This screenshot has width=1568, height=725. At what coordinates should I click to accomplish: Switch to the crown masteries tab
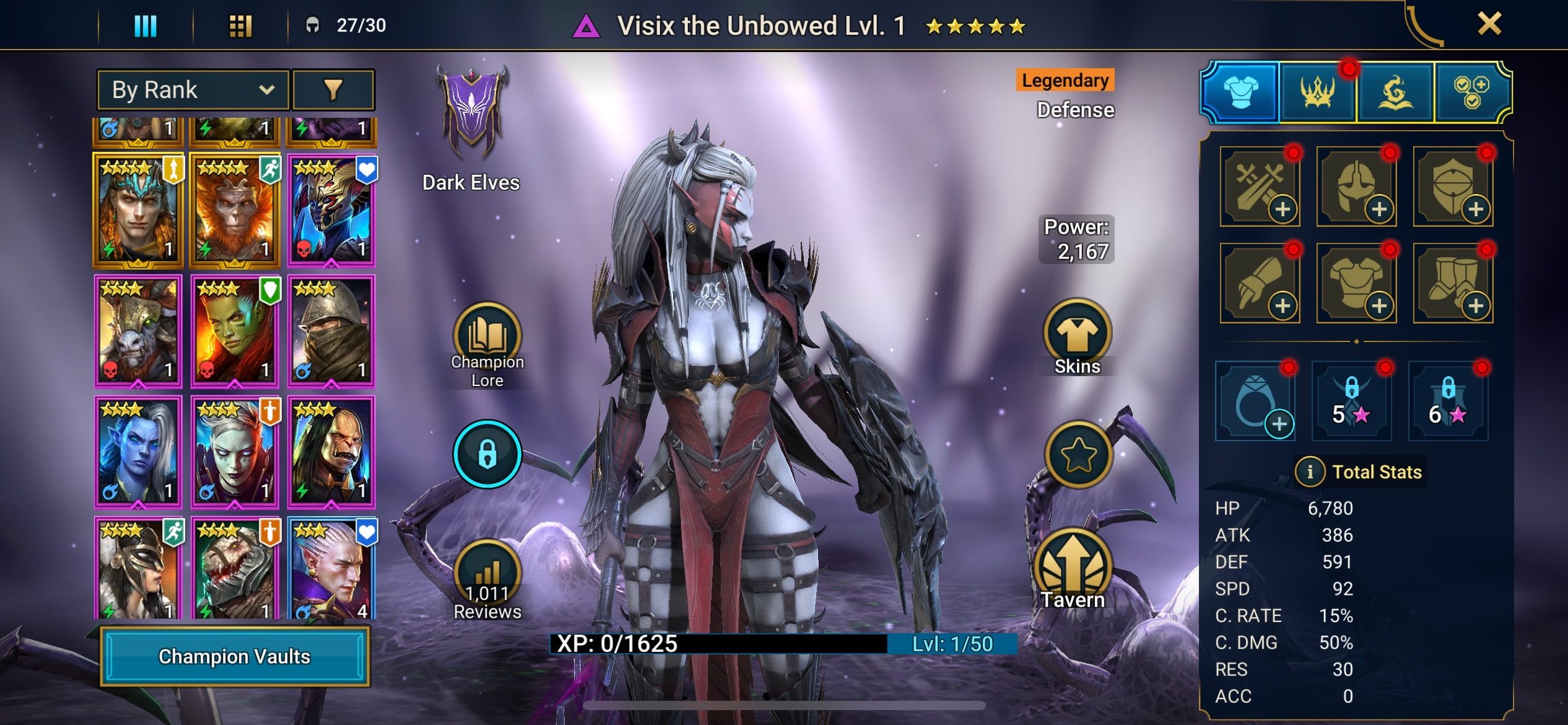pos(1317,93)
